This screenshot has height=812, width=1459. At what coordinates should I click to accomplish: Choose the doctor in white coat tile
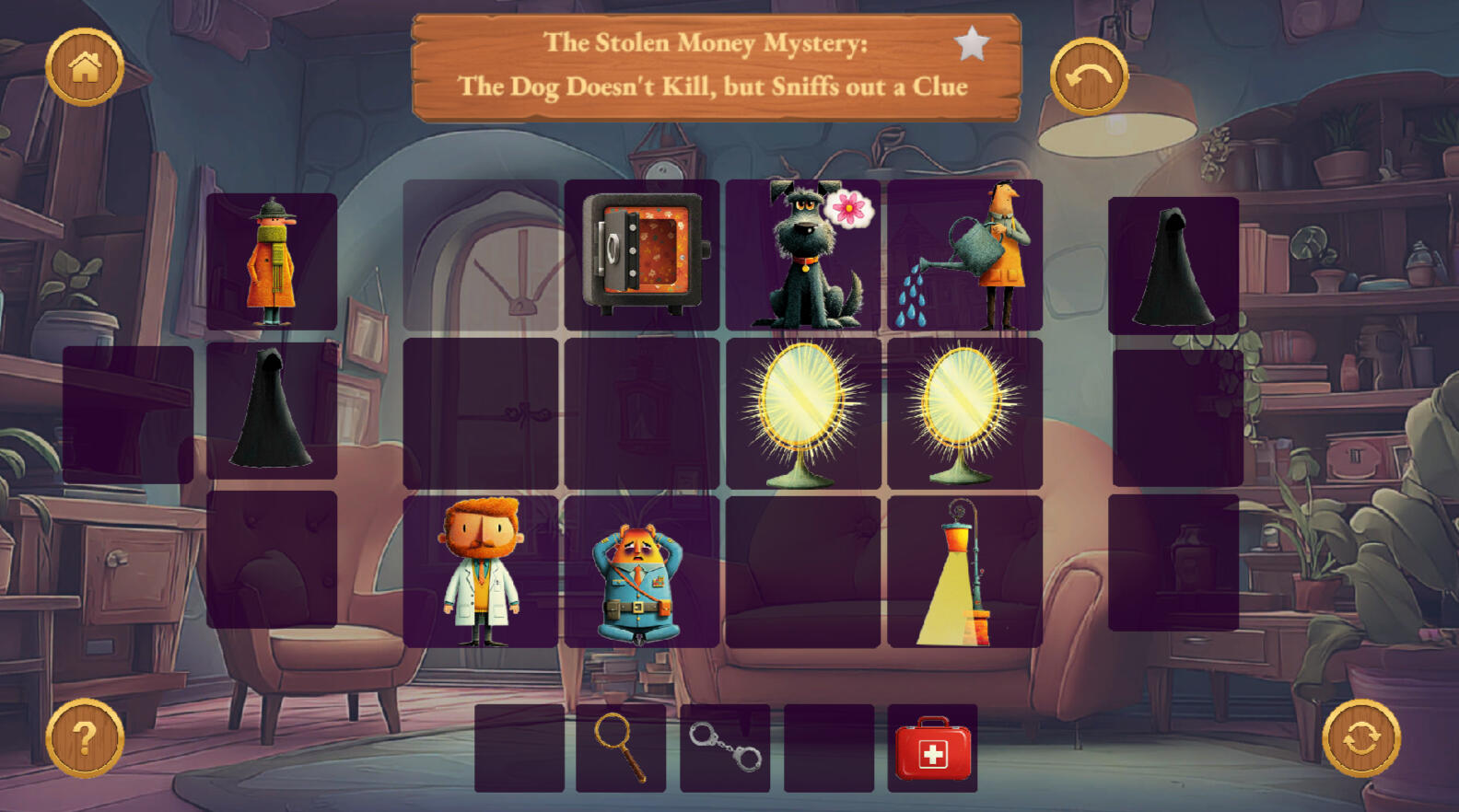(x=481, y=572)
